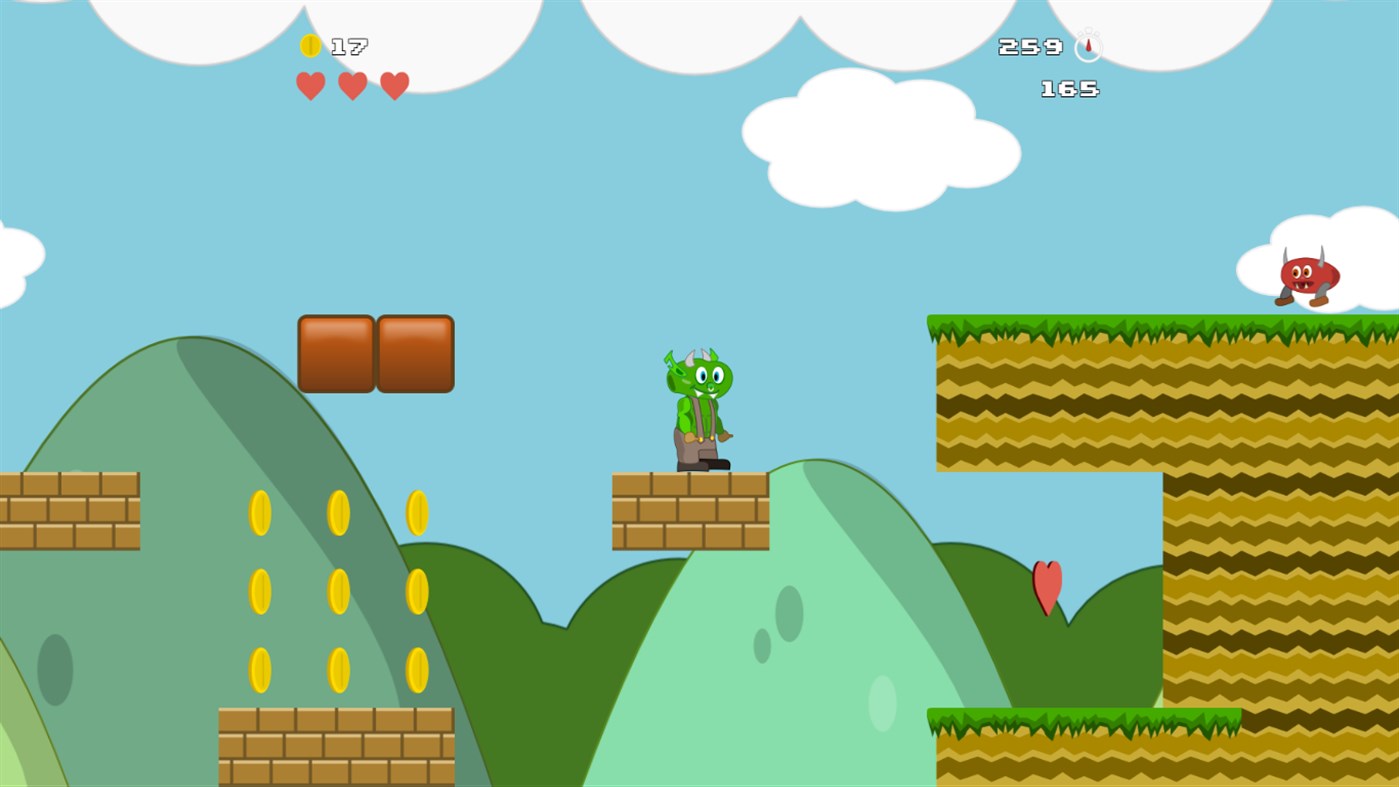
Task: Select the right brown crate block
Action: [x=415, y=353]
